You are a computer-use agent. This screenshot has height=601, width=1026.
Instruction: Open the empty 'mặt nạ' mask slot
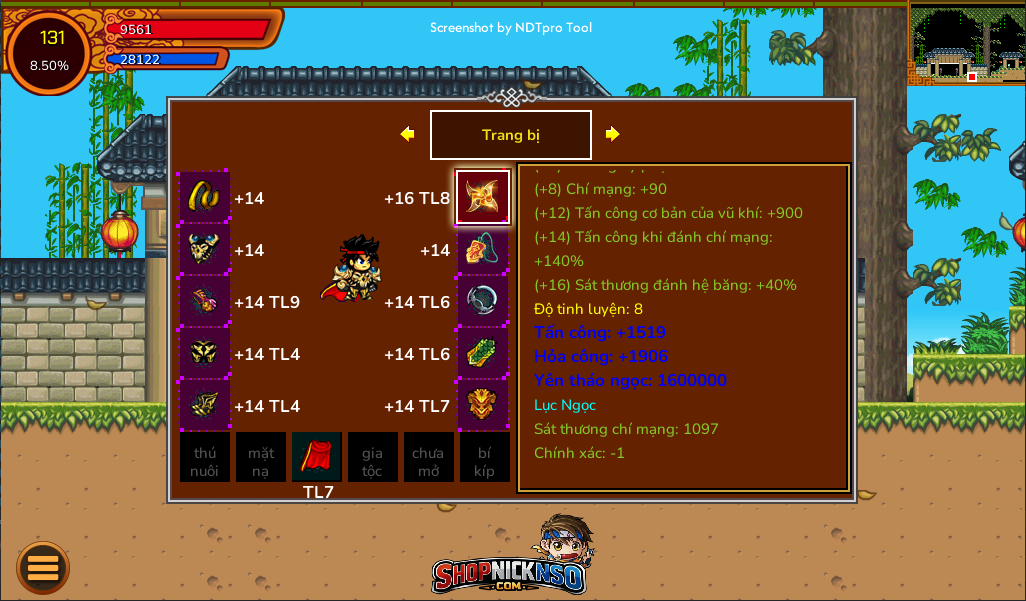261,458
